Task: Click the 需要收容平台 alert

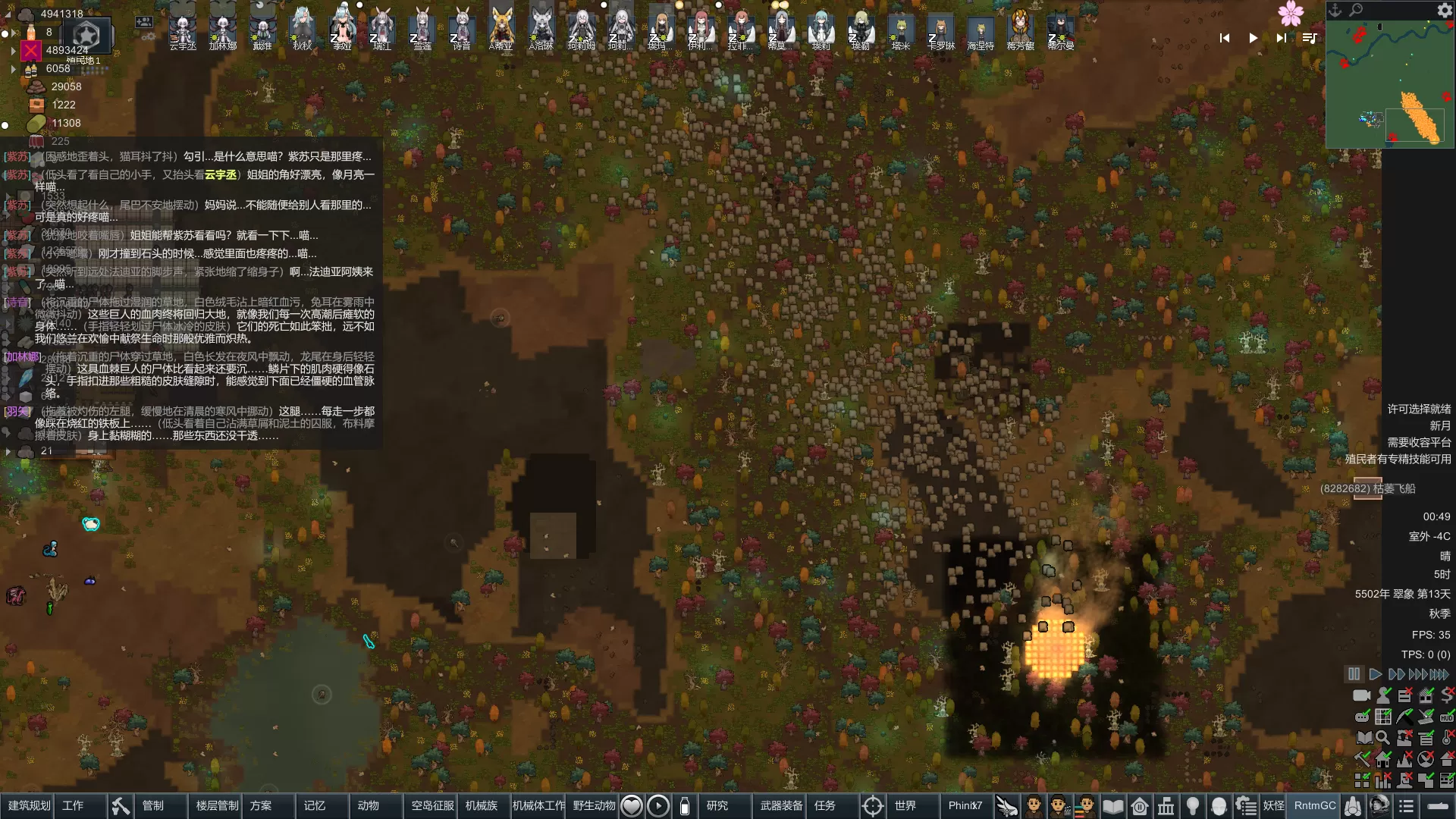Action: click(x=1418, y=442)
